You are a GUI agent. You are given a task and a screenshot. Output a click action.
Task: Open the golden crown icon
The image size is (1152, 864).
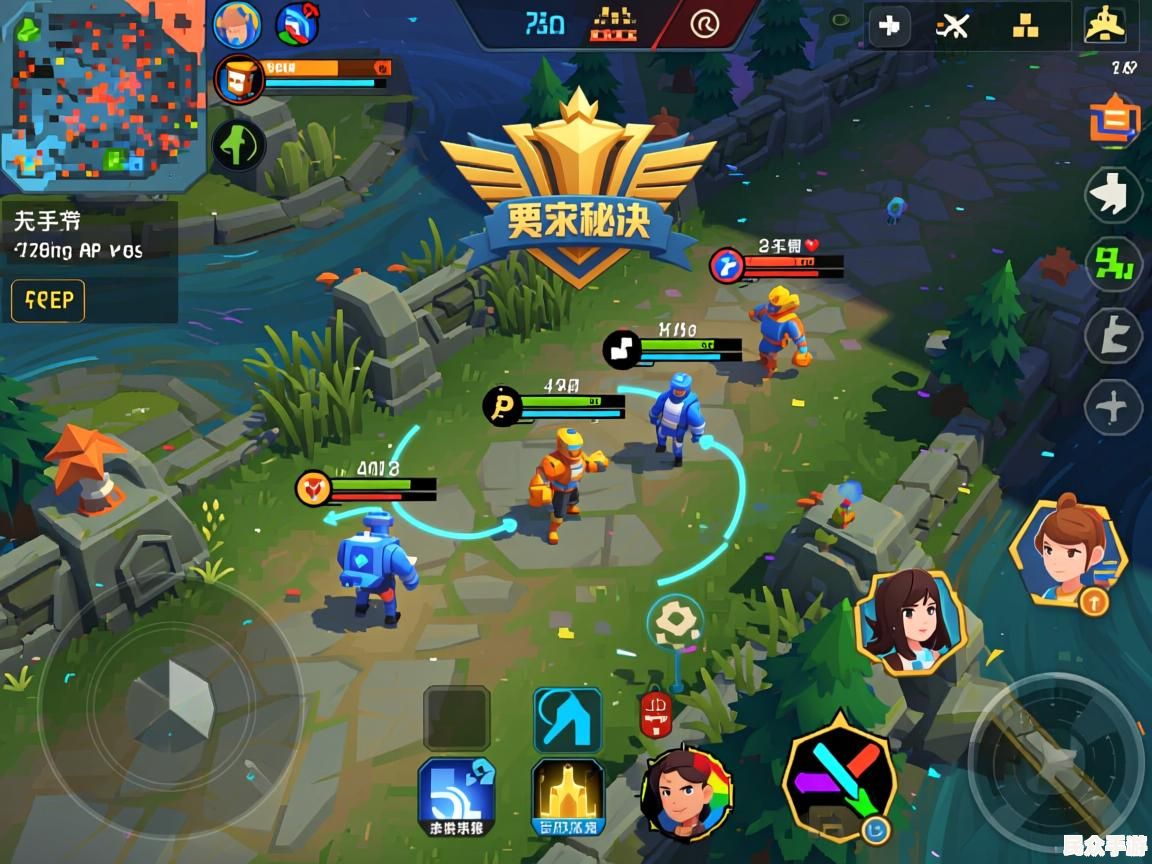1104,27
